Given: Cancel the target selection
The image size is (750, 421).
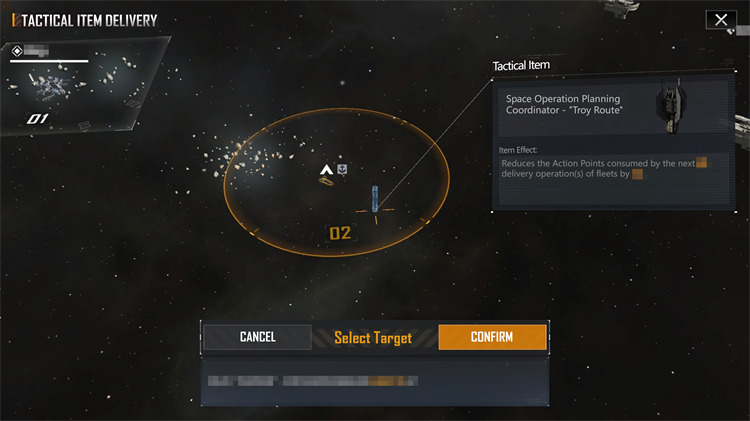Looking at the screenshot, I should pyautogui.click(x=257, y=337).
